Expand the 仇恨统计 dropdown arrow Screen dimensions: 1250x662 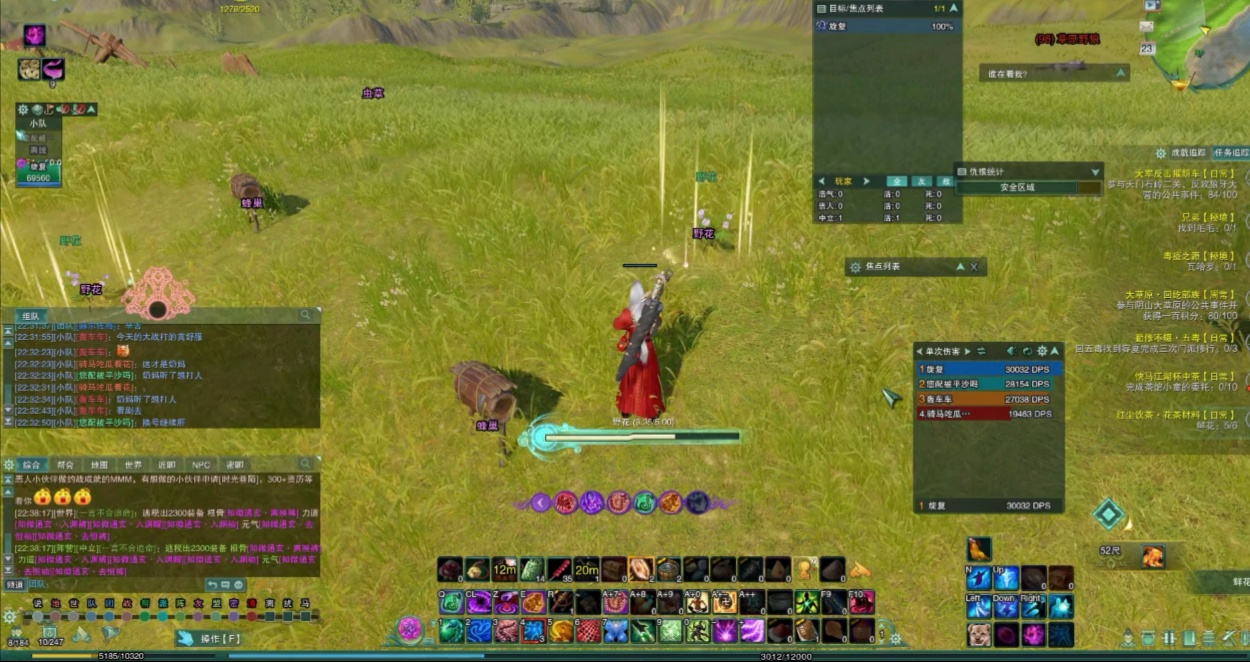(x=1095, y=171)
